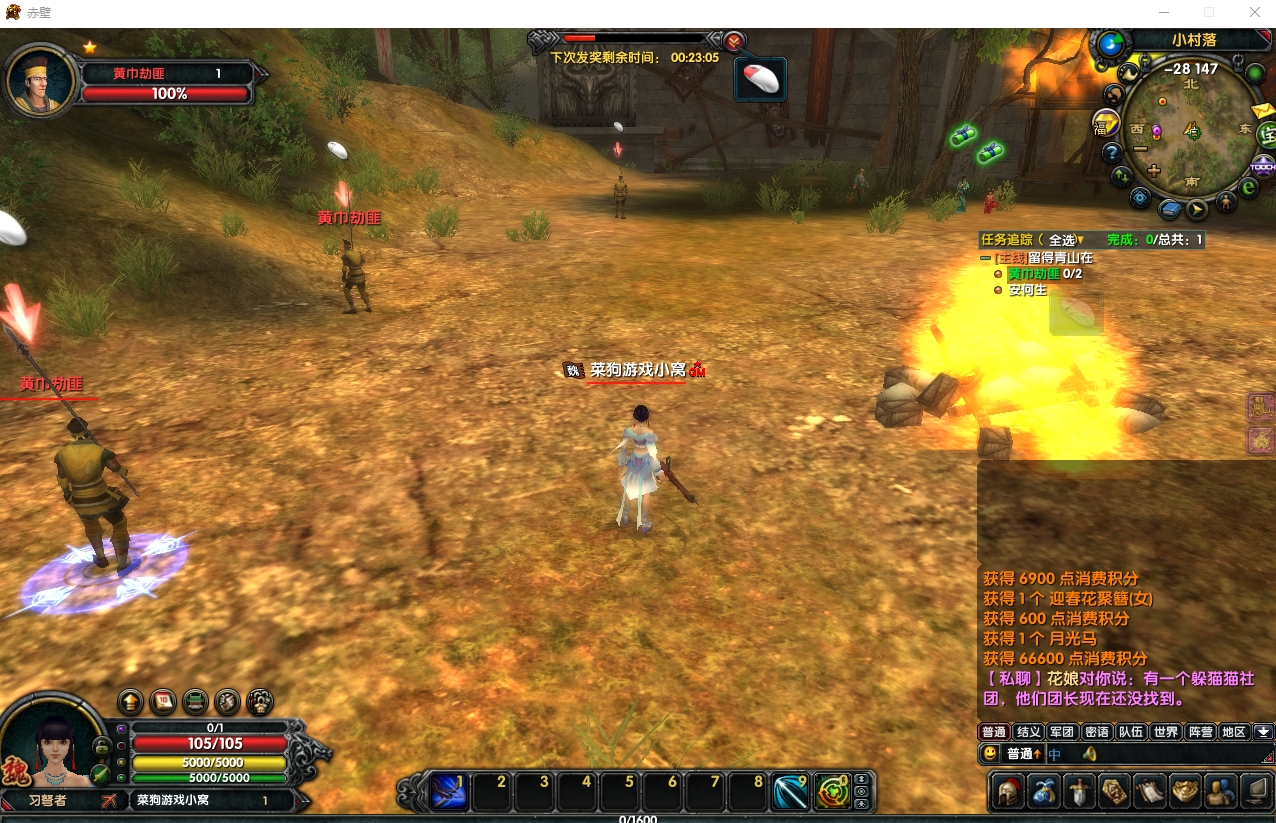
Task: Open the blue bag inventory
Action: [1043, 792]
